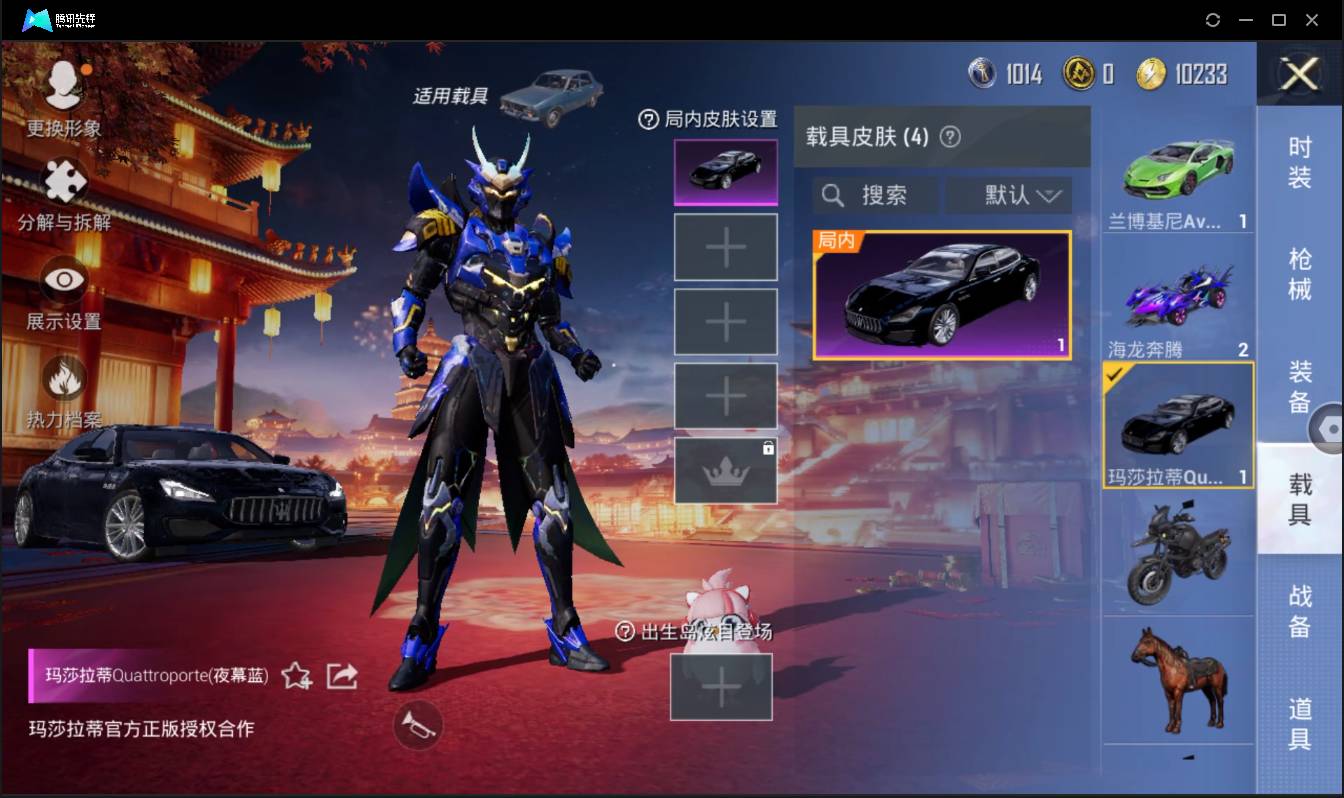This screenshot has width=1344, height=798.
Task: Open the 道具 tab
Action: pos(1300,724)
